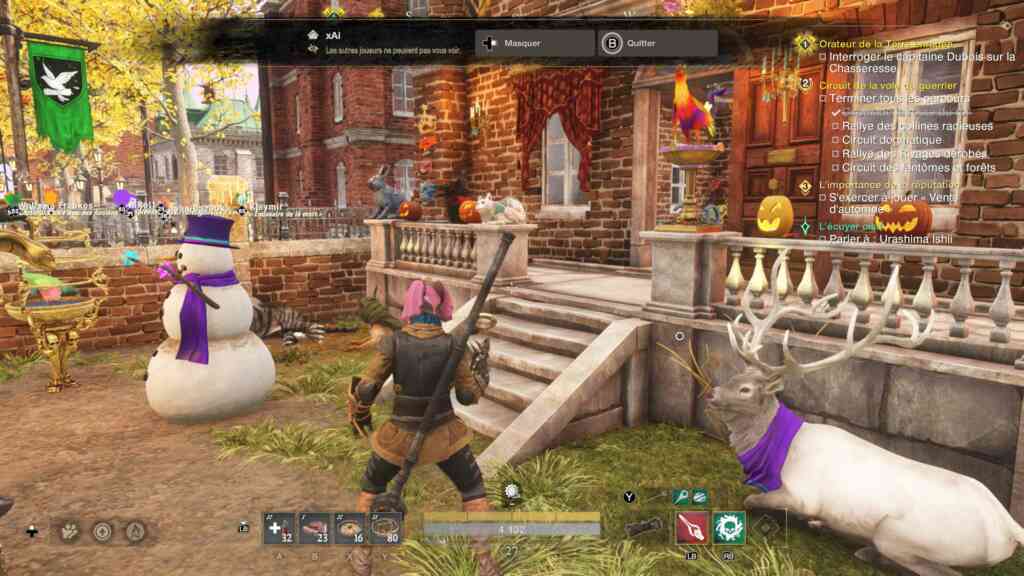
Task: Use the health potion slot with 32
Action: coord(279,528)
